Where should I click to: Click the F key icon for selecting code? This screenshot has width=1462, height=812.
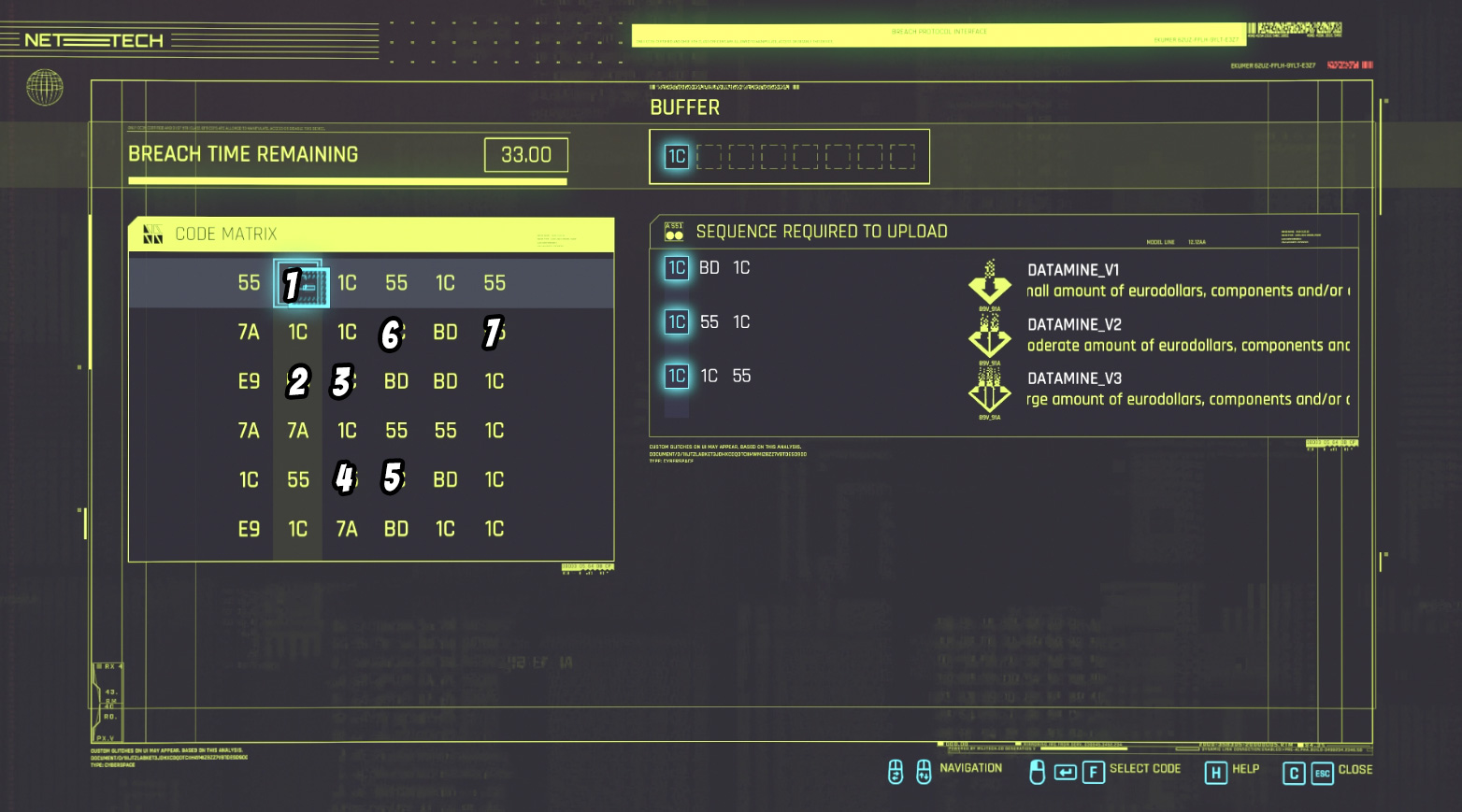point(1092,772)
